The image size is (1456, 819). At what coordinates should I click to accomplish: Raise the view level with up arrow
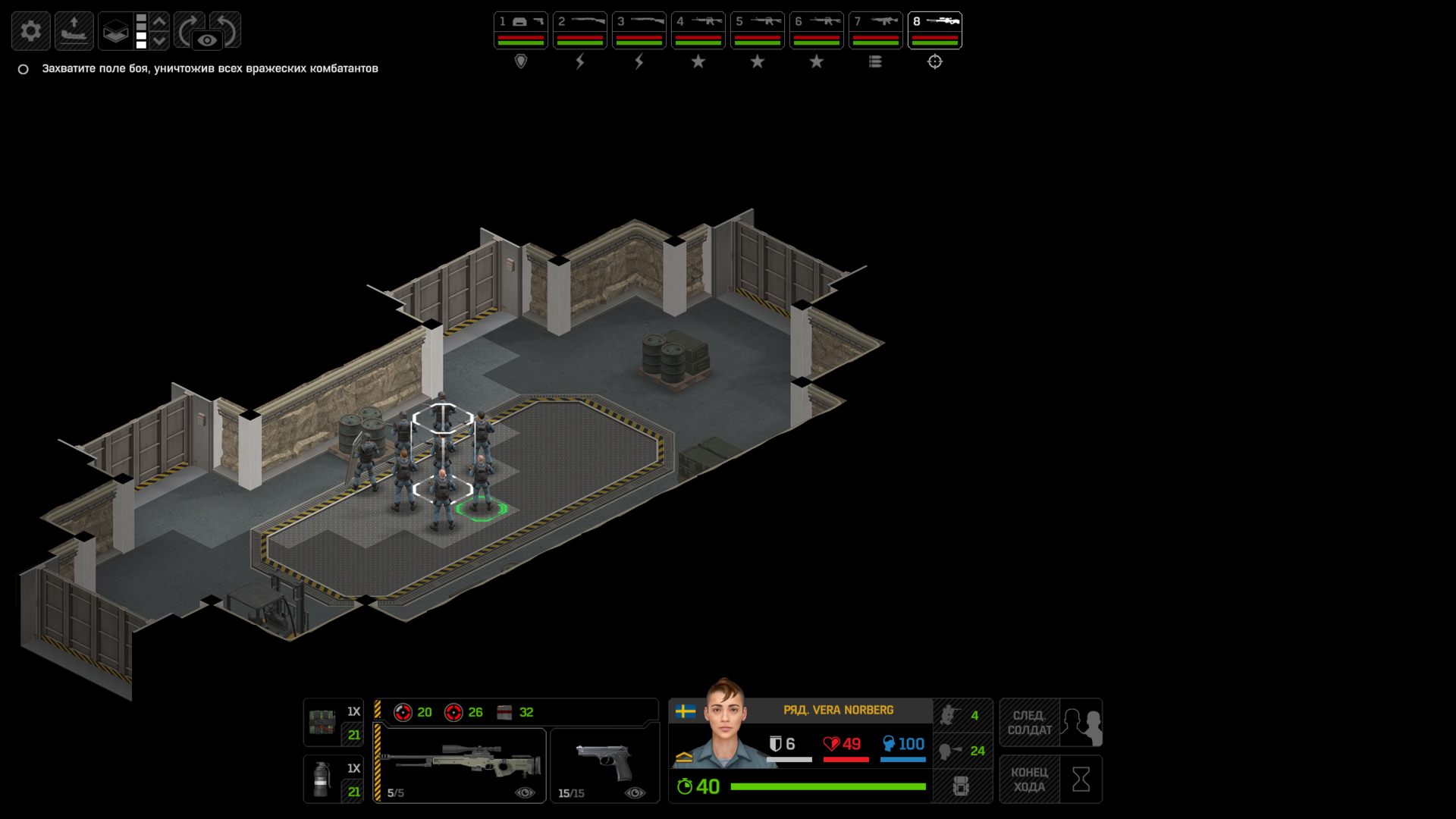tap(159, 21)
